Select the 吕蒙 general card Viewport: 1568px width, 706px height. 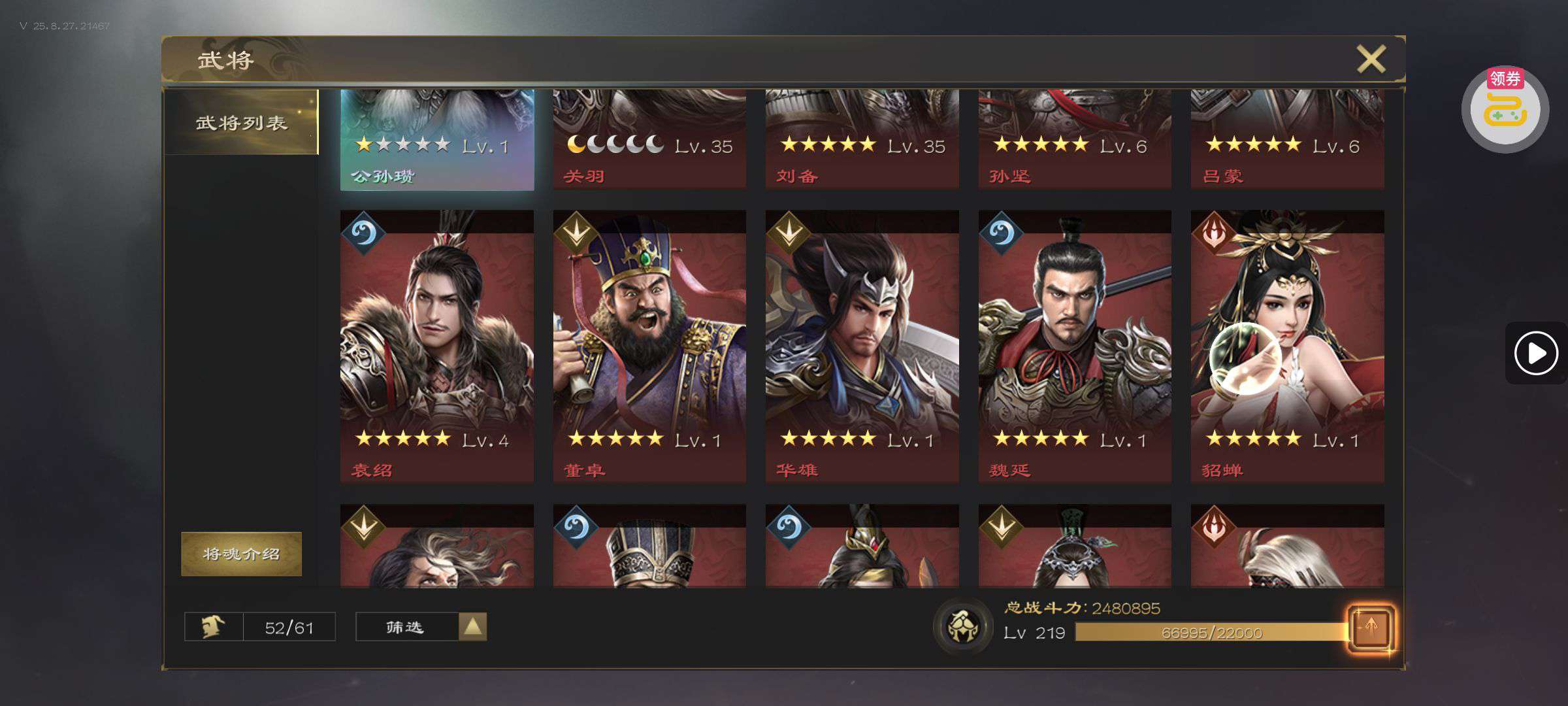tap(1287, 141)
